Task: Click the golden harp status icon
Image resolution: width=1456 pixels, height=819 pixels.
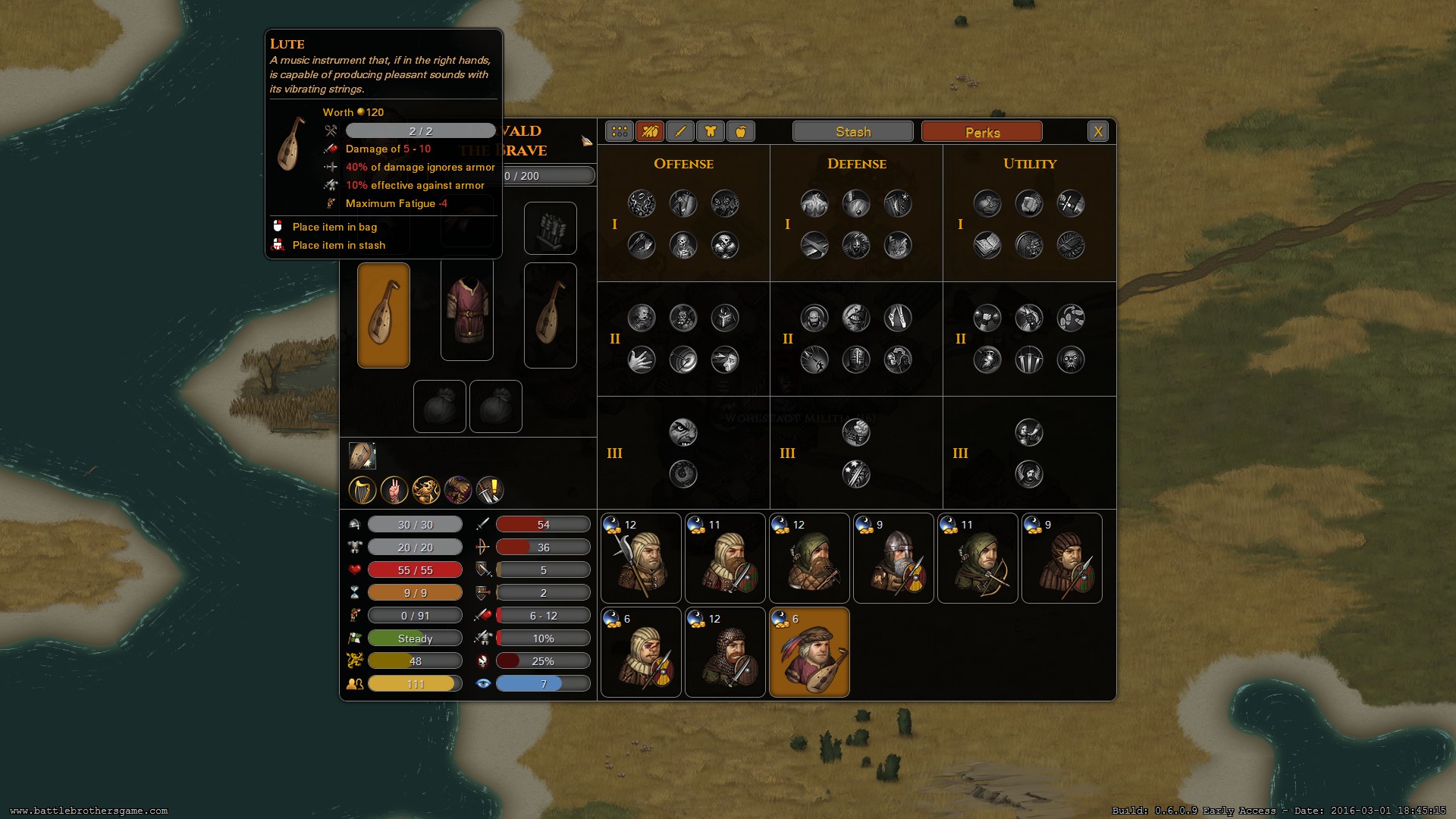Action: tap(362, 491)
